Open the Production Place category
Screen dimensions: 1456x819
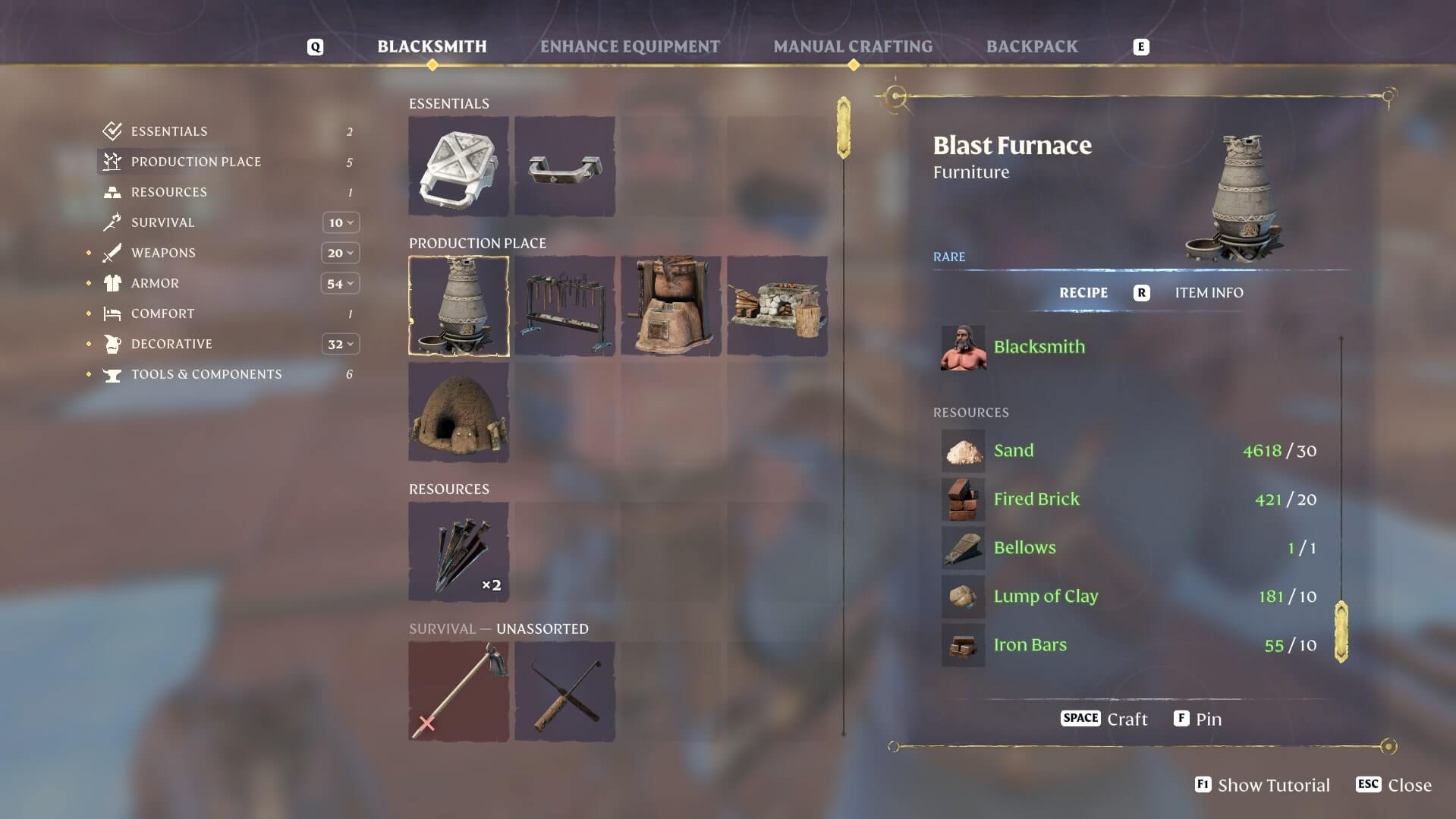112,161
